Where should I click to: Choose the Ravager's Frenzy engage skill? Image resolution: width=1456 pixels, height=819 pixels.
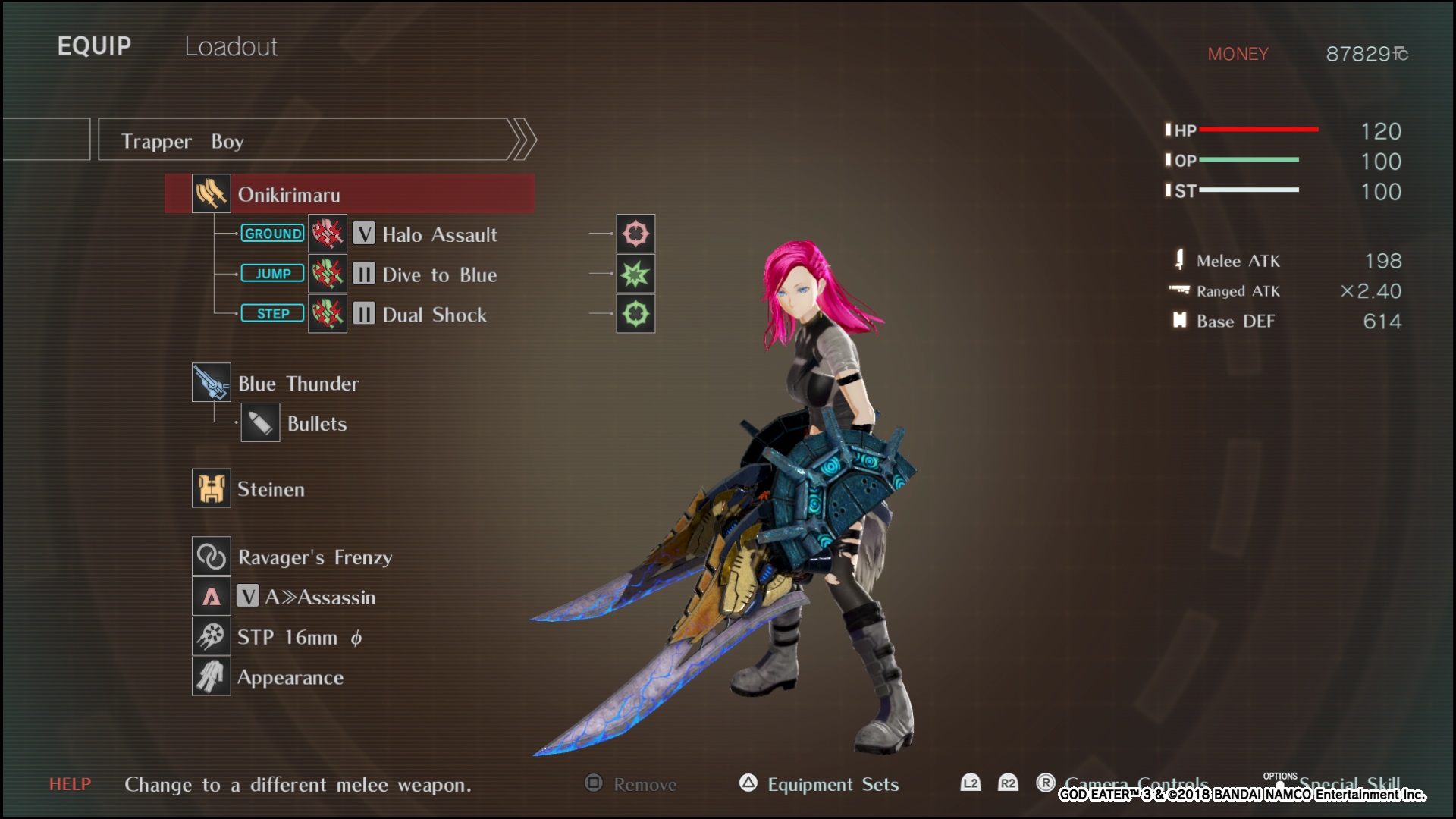pyautogui.click(x=314, y=557)
